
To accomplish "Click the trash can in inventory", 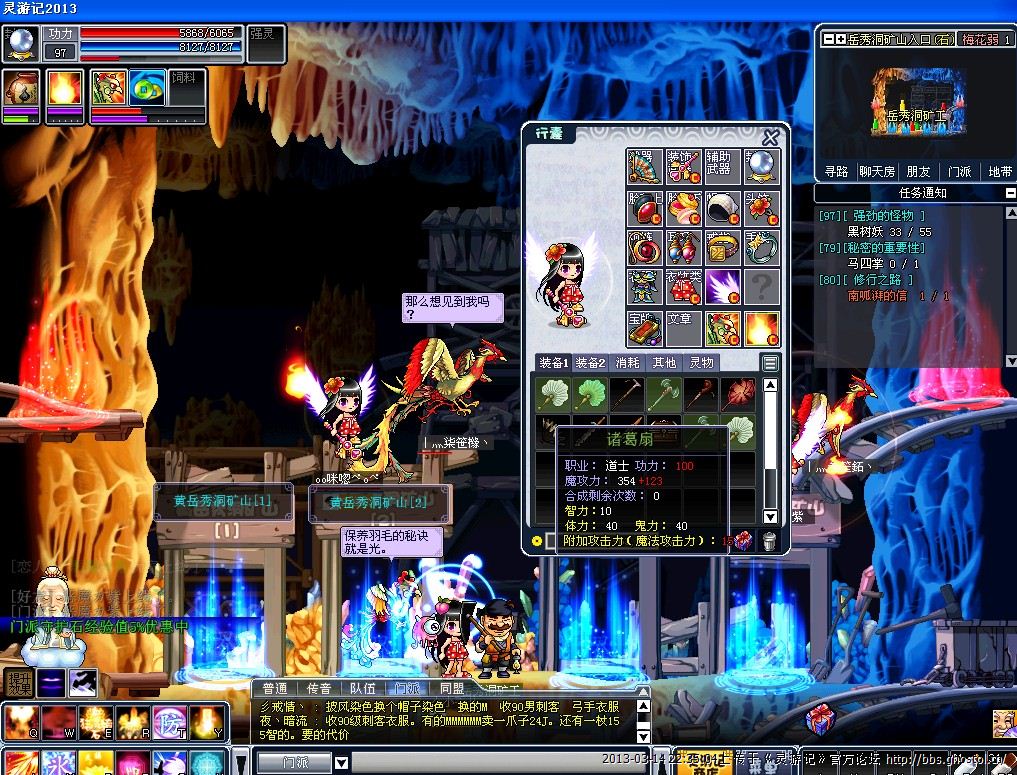I will 769,541.
